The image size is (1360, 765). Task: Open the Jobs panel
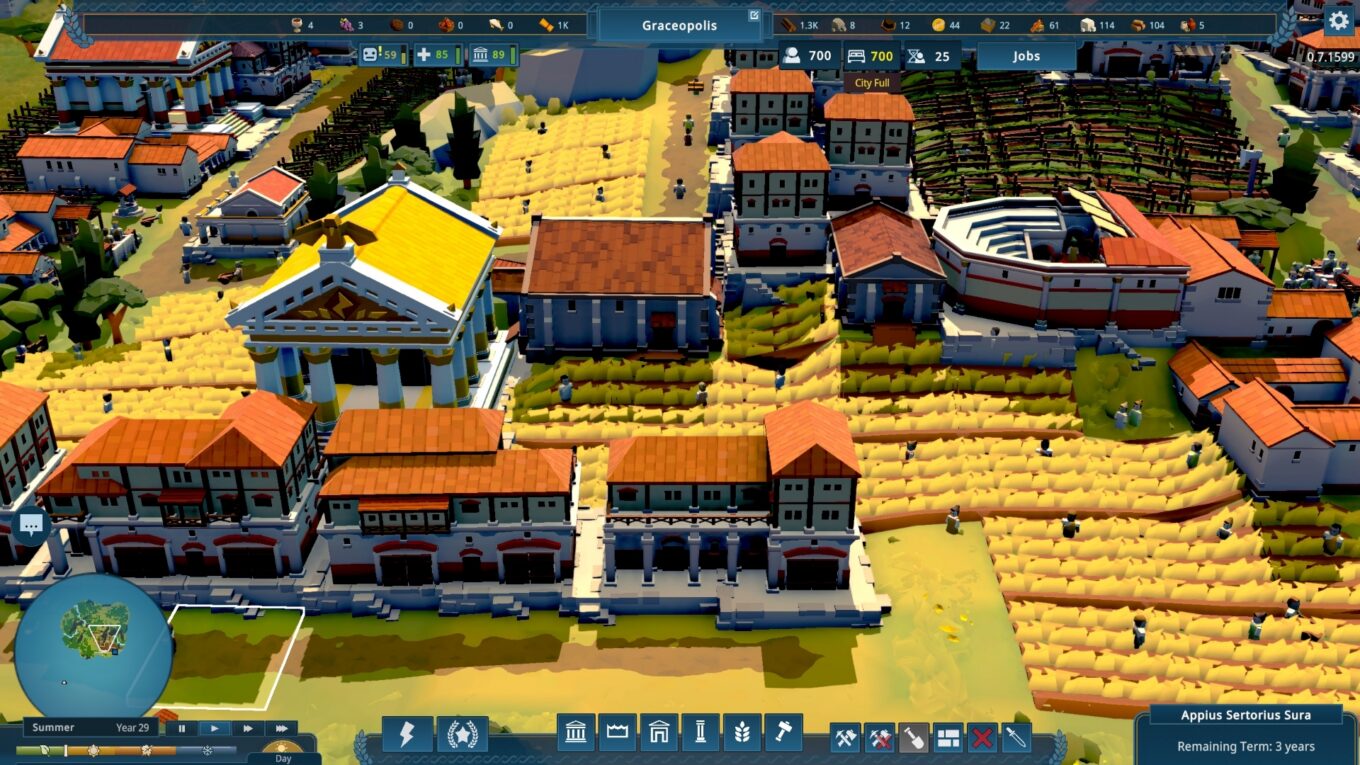[x=1025, y=56]
